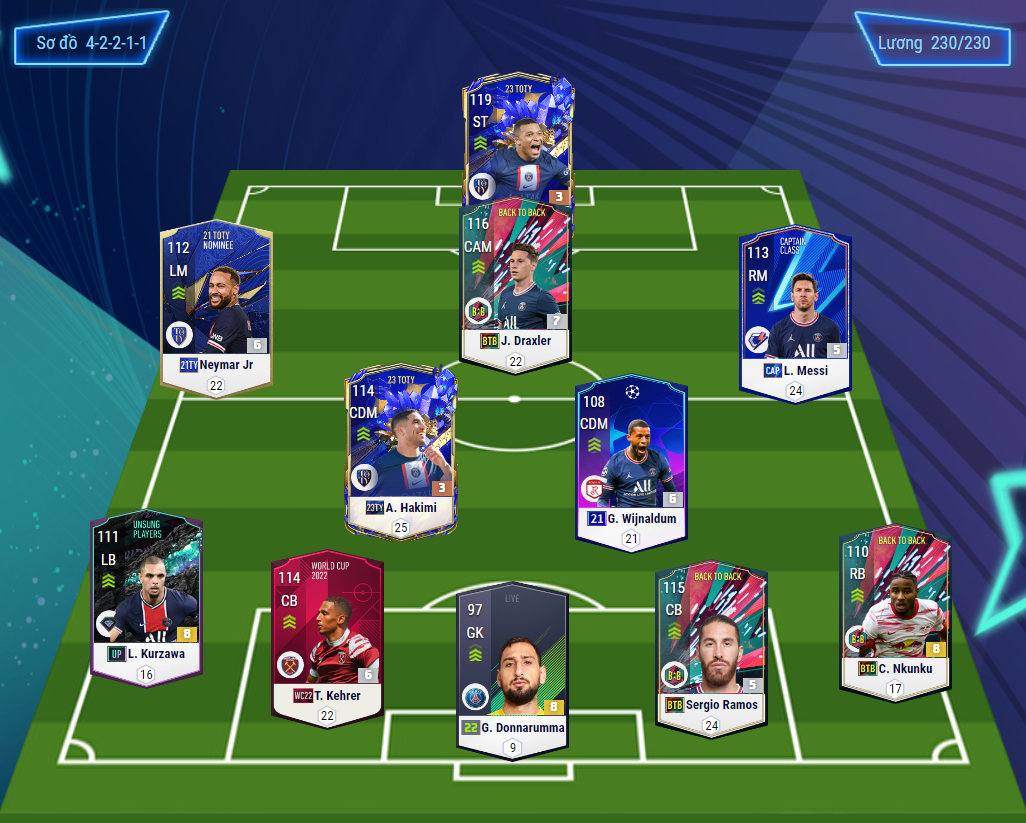Pick the Neymar Jr LM card
The width and height of the screenshot is (1026, 823).
216,300
